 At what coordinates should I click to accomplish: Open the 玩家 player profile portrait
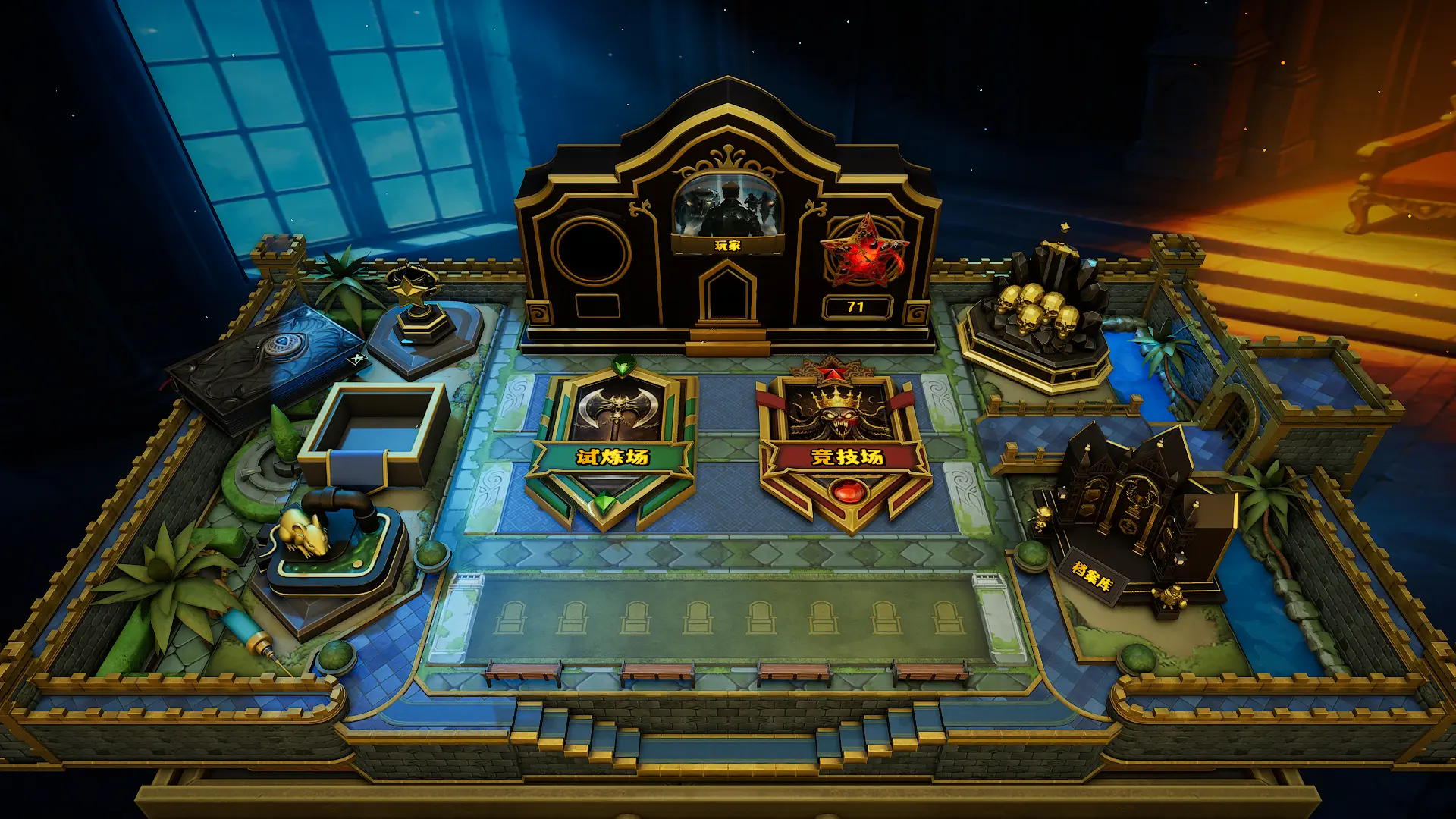[727, 206]
